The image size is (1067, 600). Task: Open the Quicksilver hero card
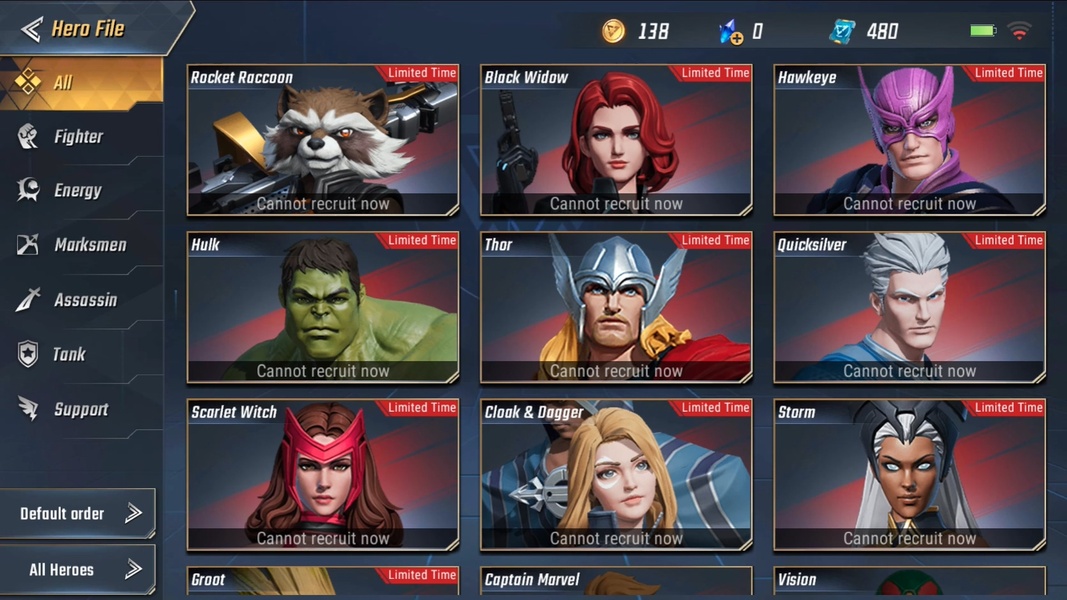909,308
